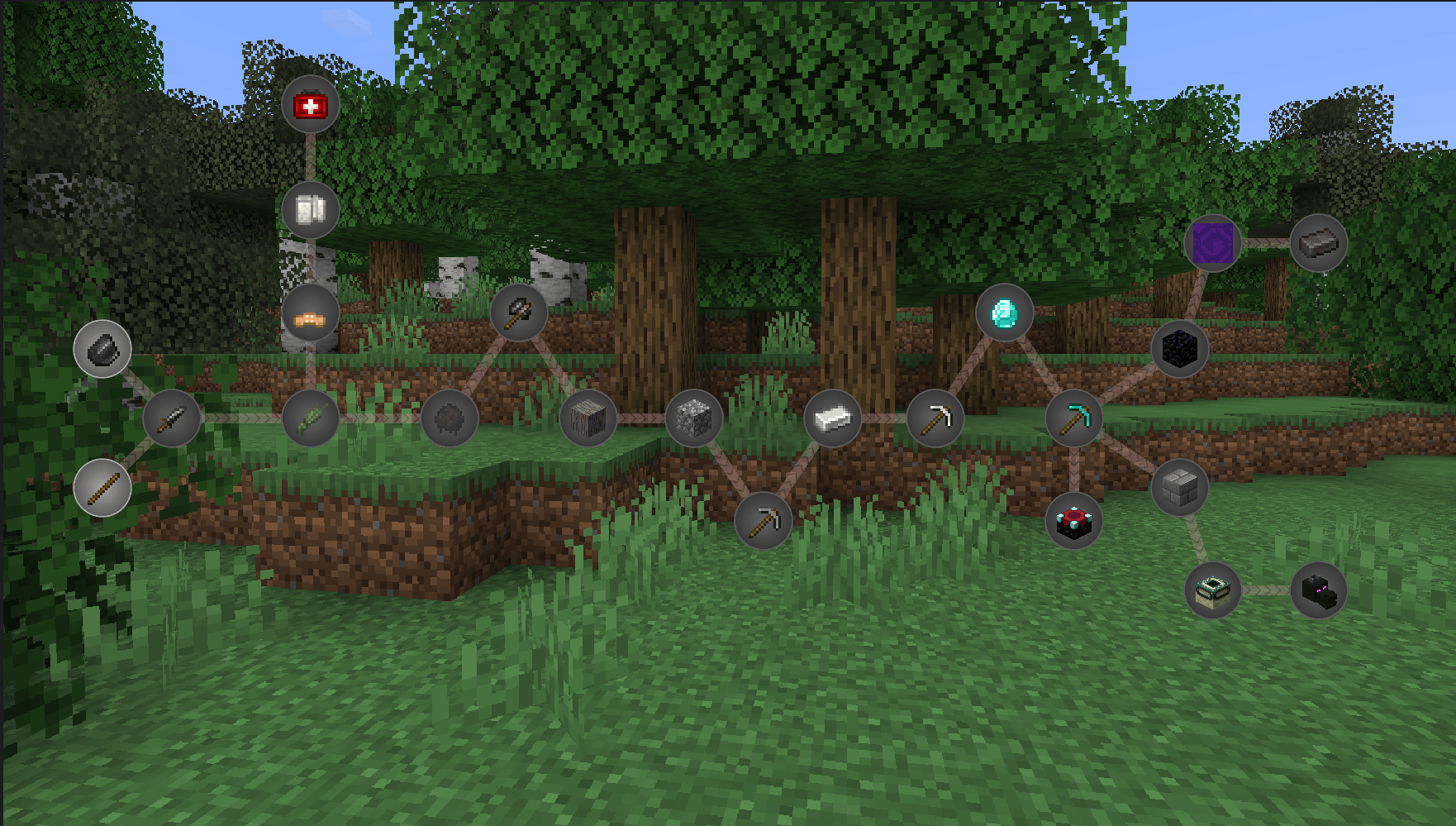Image resolution: width=1456 pixels, height=826 pixels.
Task: Click the lower wooden pickaxe node
Action: [764, 520]
